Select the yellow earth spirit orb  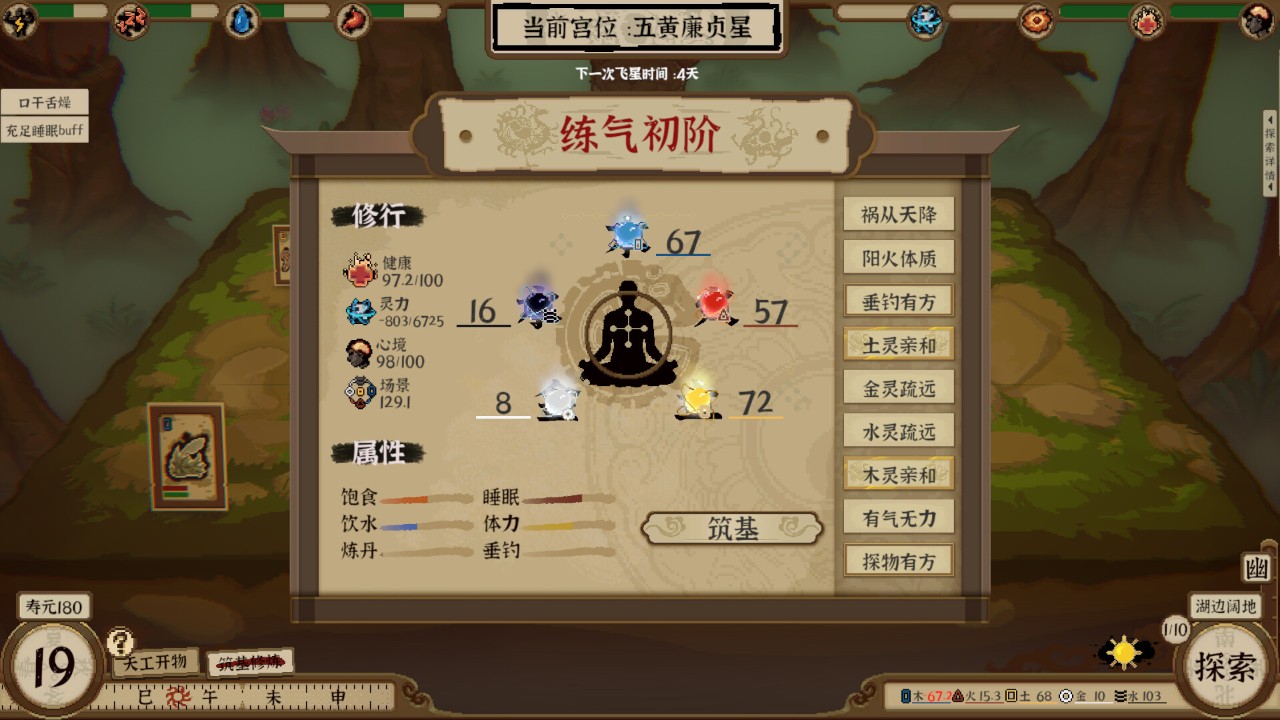pos(700,399)
